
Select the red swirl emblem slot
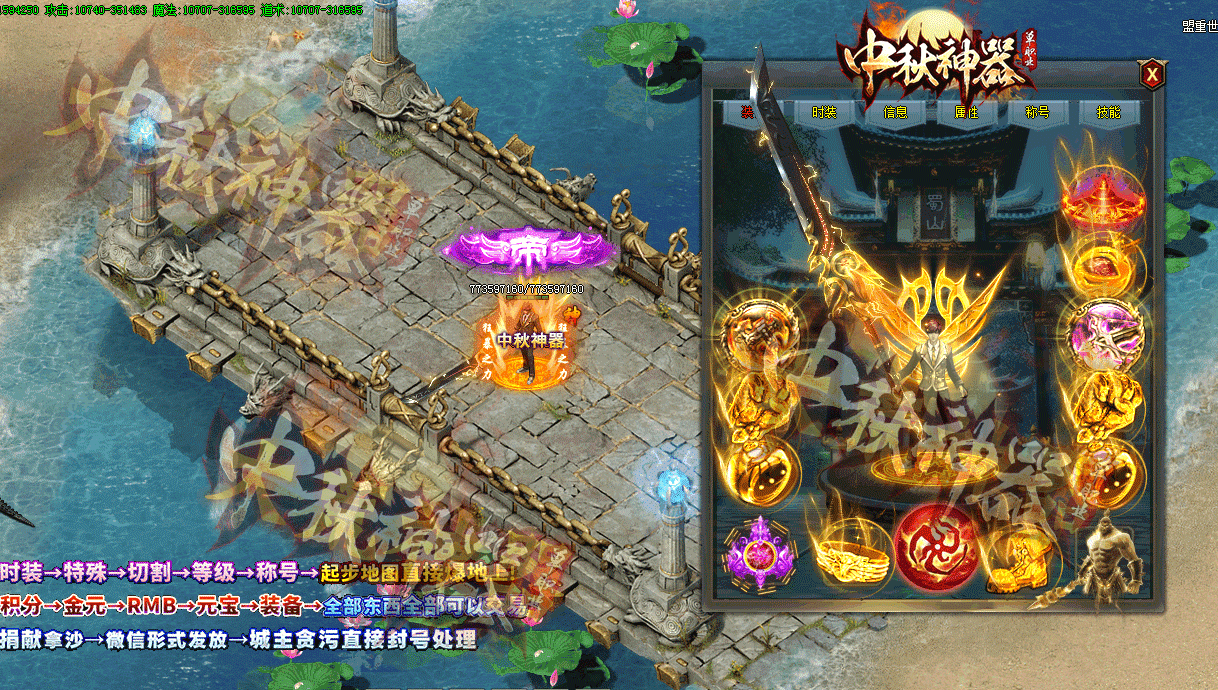click(x=935, y=547)
